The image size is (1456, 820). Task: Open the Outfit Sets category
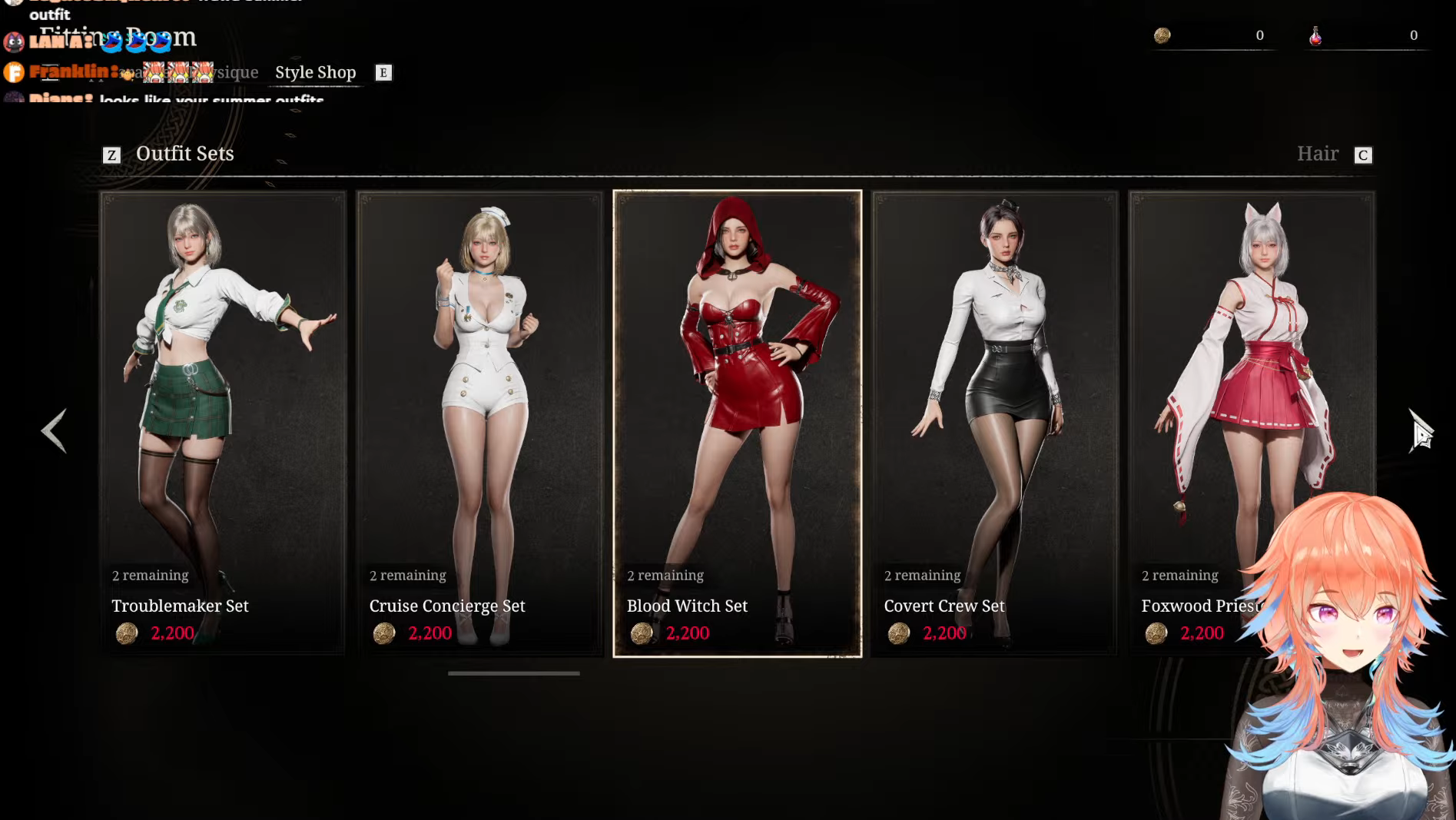coord(184,154)
